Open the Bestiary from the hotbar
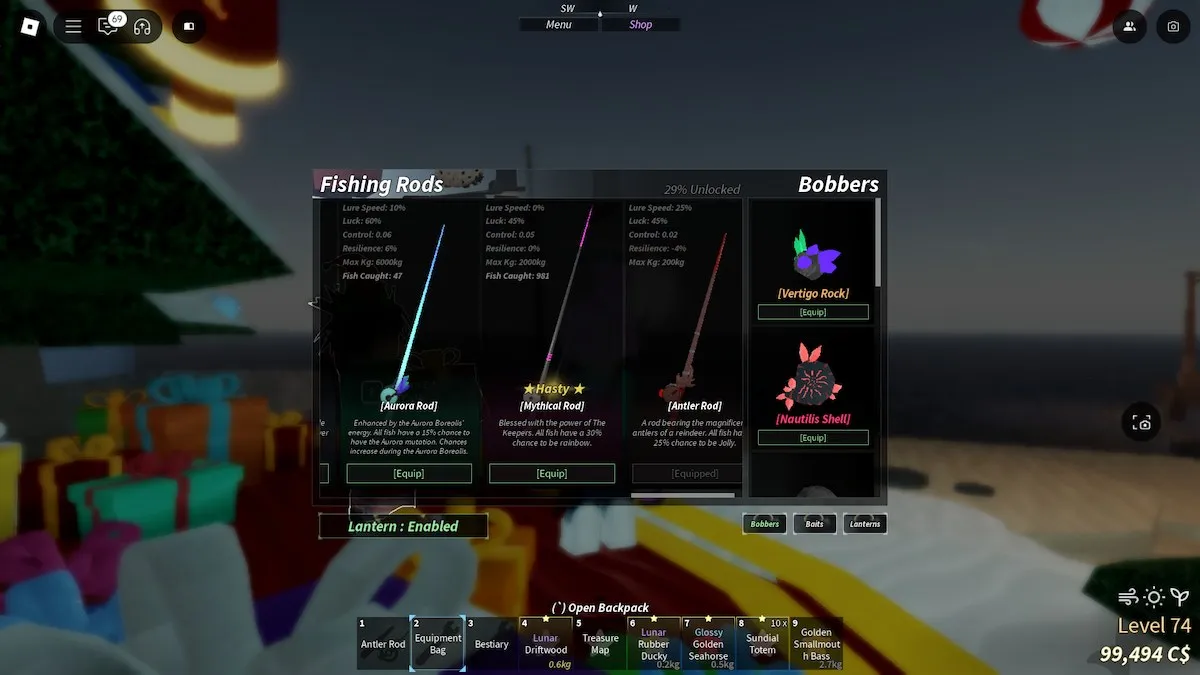Image resolution: width=1200 pixels, height=675 pixels. [492, 643]
